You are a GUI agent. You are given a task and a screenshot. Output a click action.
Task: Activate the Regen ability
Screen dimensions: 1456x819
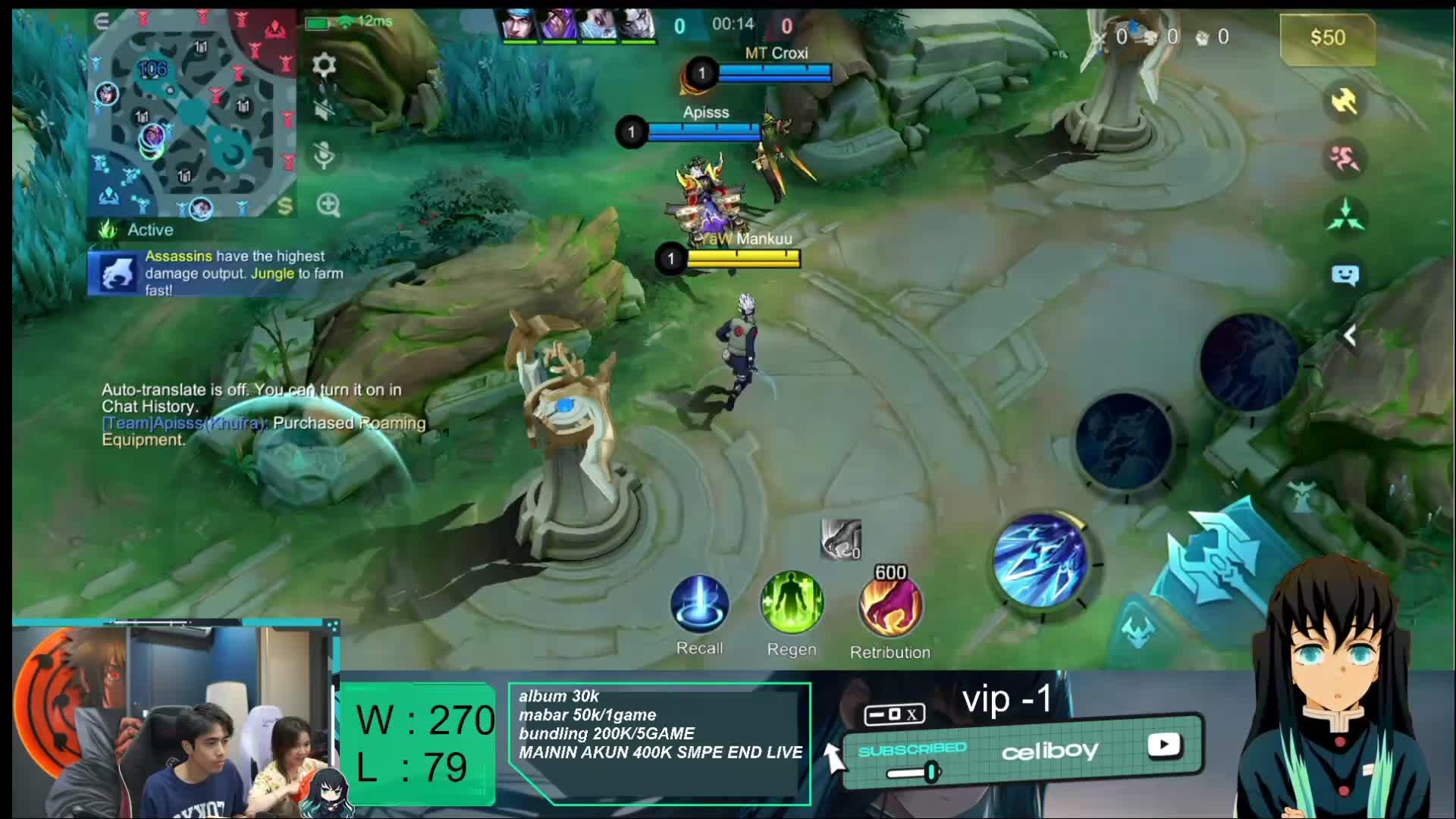(792, 604)
